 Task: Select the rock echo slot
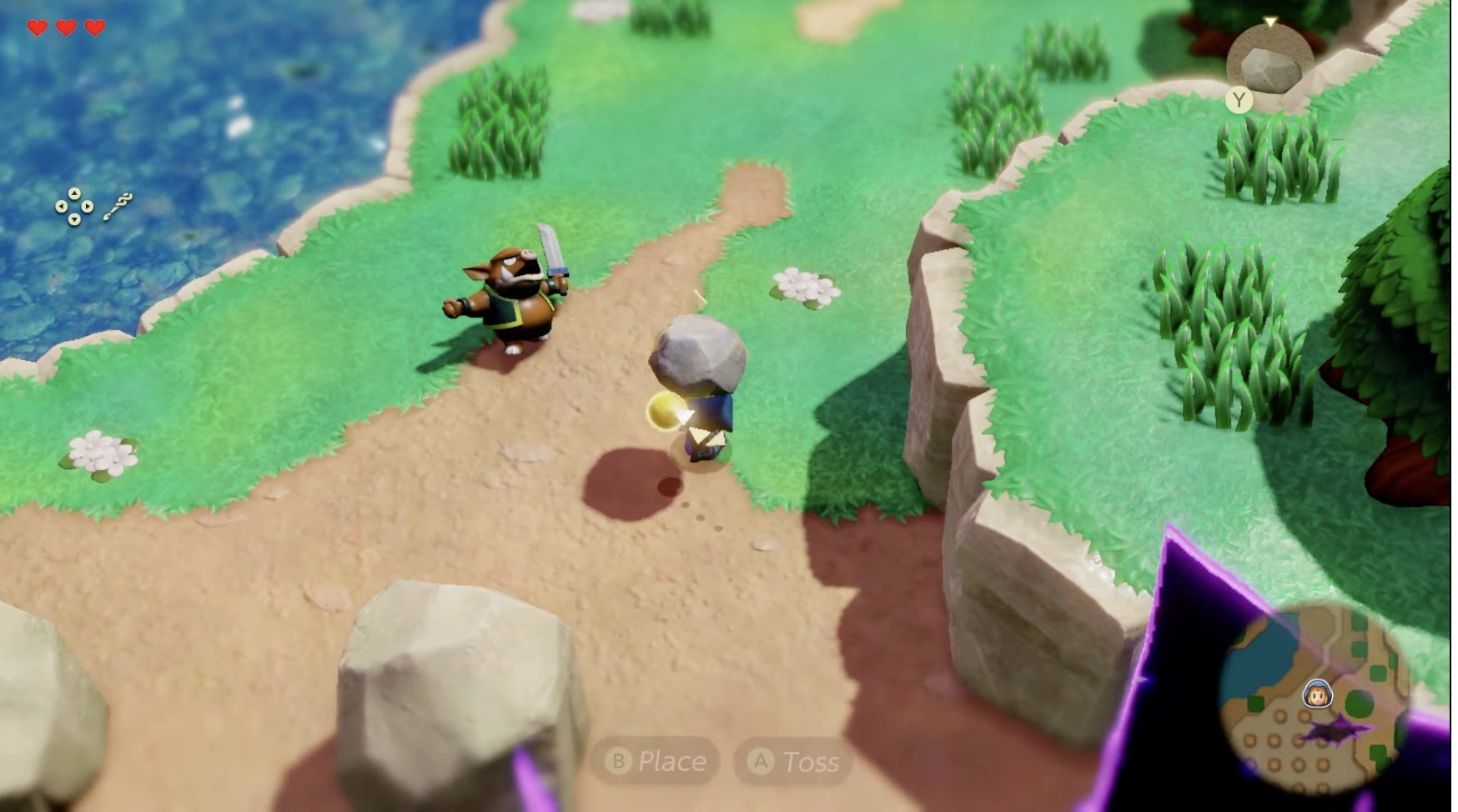1269,67
